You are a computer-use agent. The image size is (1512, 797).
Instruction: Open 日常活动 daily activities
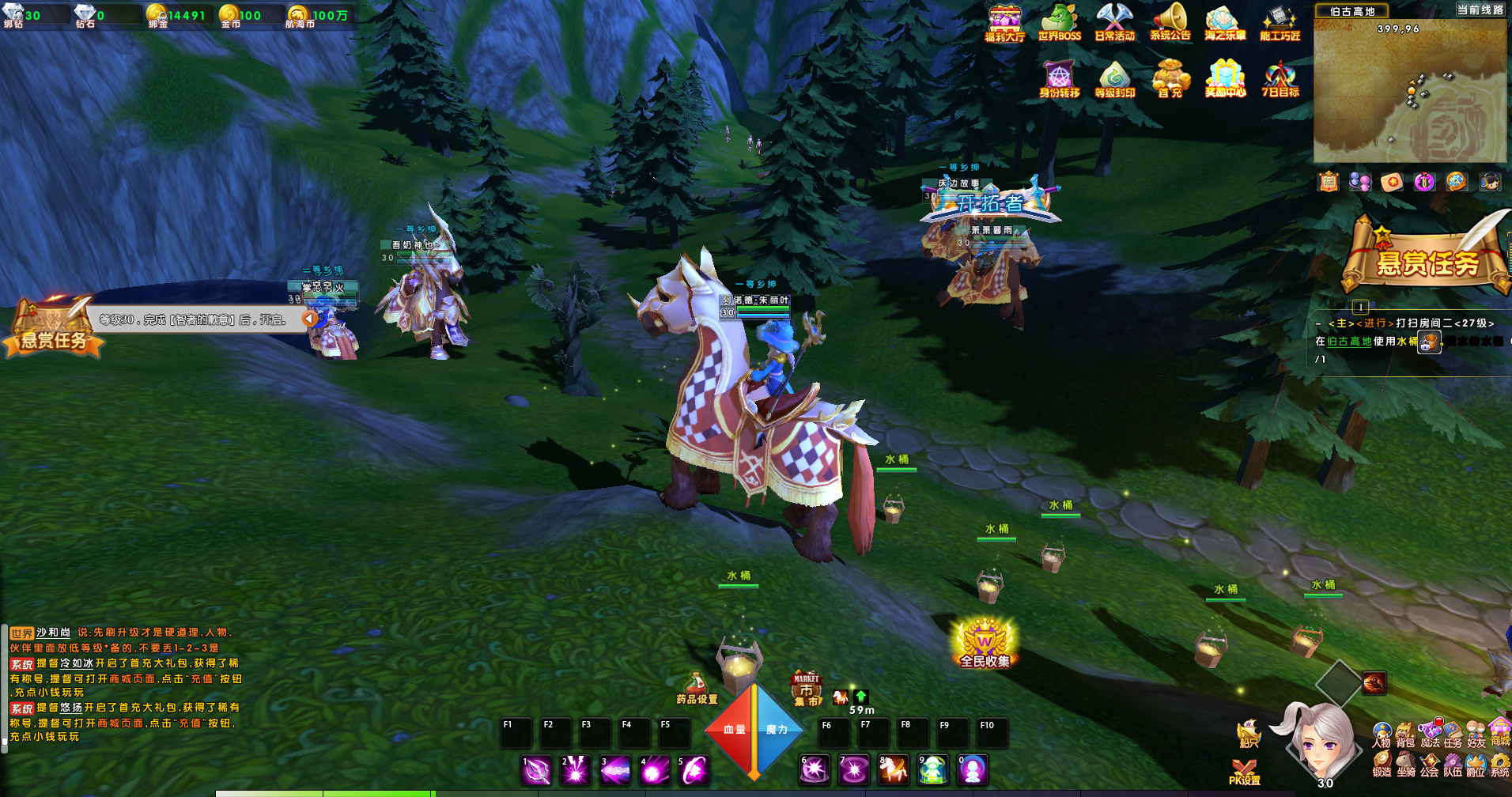1114,22
